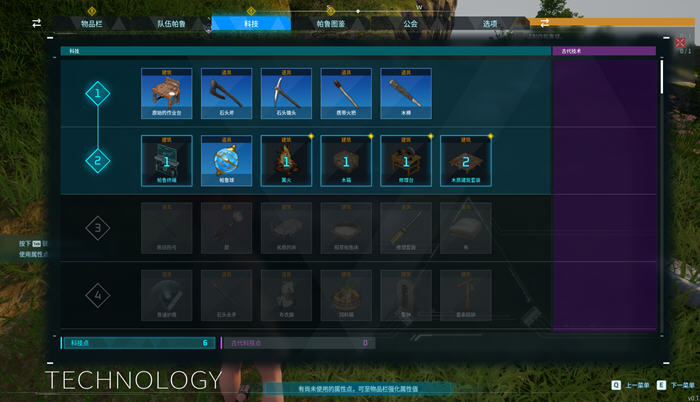Unlock the wooden chest (木箱) technology
The height and width of the screenshot is (402, 700).
point(346,158)
